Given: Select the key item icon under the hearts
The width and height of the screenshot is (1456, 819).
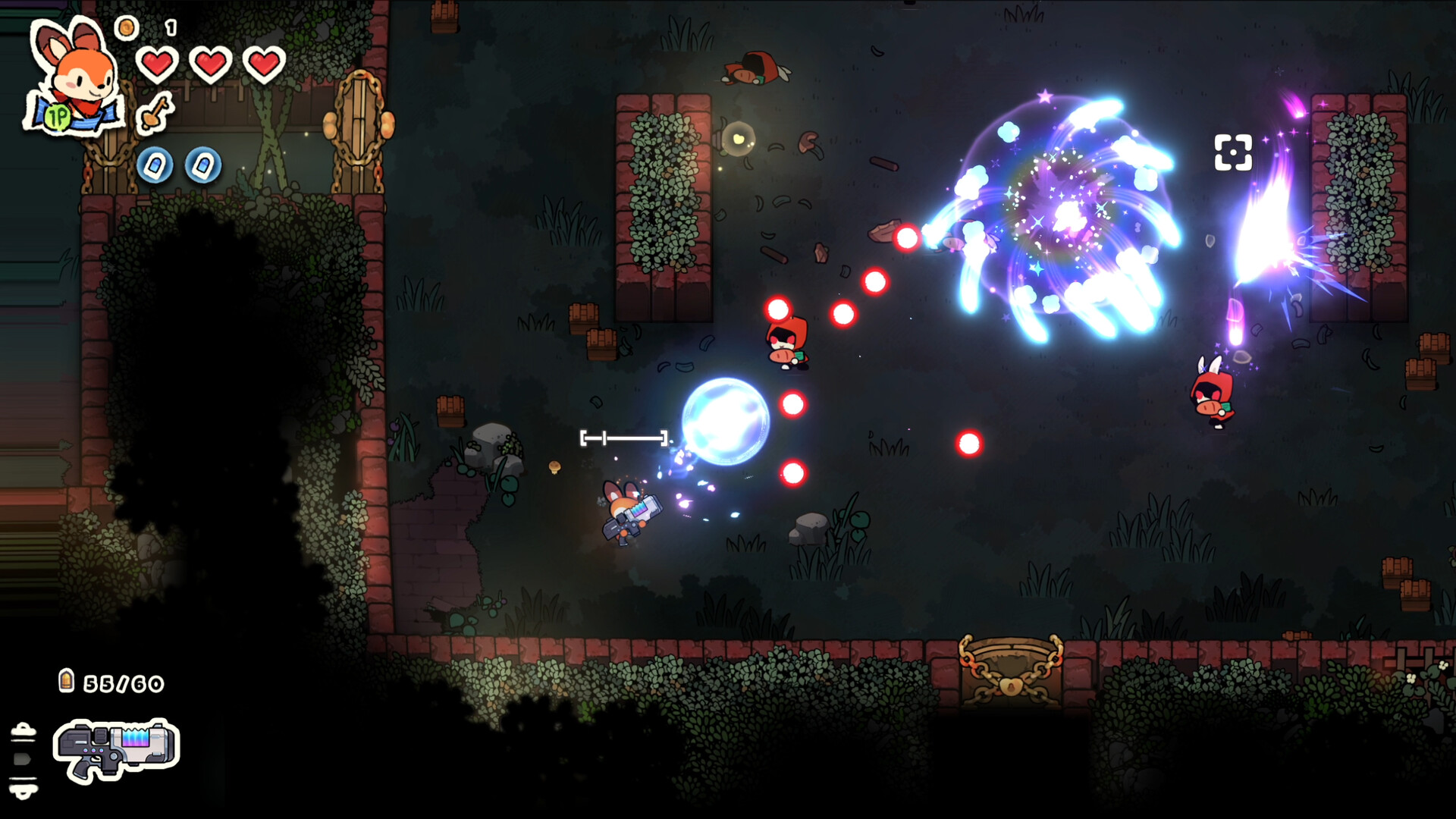Looking at the screenshot, I should [x=156, y=114].
